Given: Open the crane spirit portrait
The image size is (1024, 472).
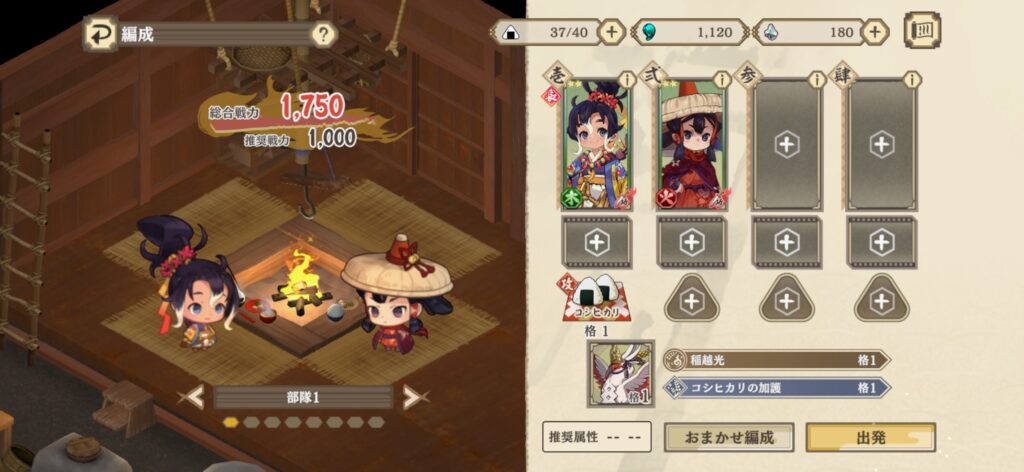Looking at the screenshot, I should (x=620, y=373).
